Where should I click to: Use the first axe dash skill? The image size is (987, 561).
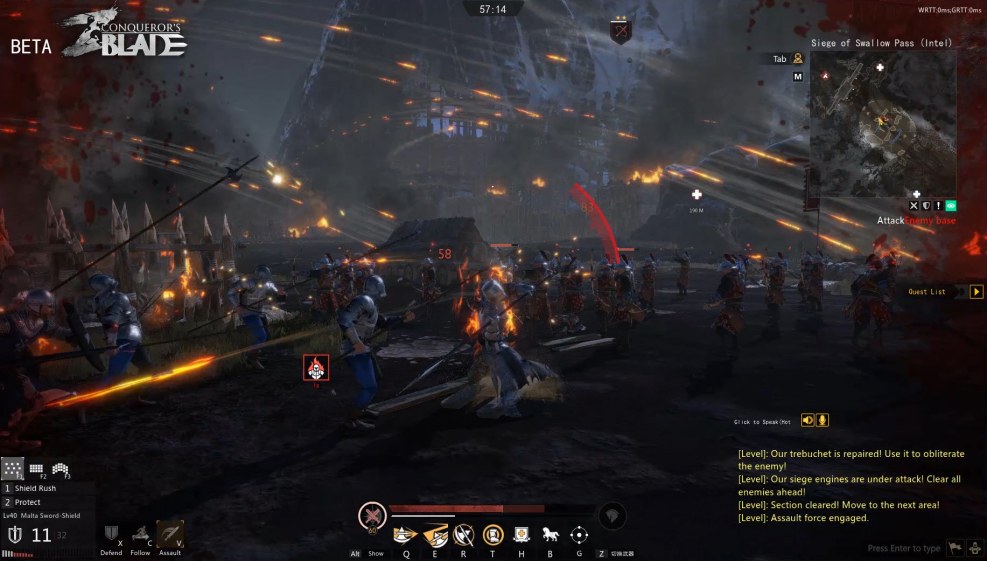pos(405,535)
